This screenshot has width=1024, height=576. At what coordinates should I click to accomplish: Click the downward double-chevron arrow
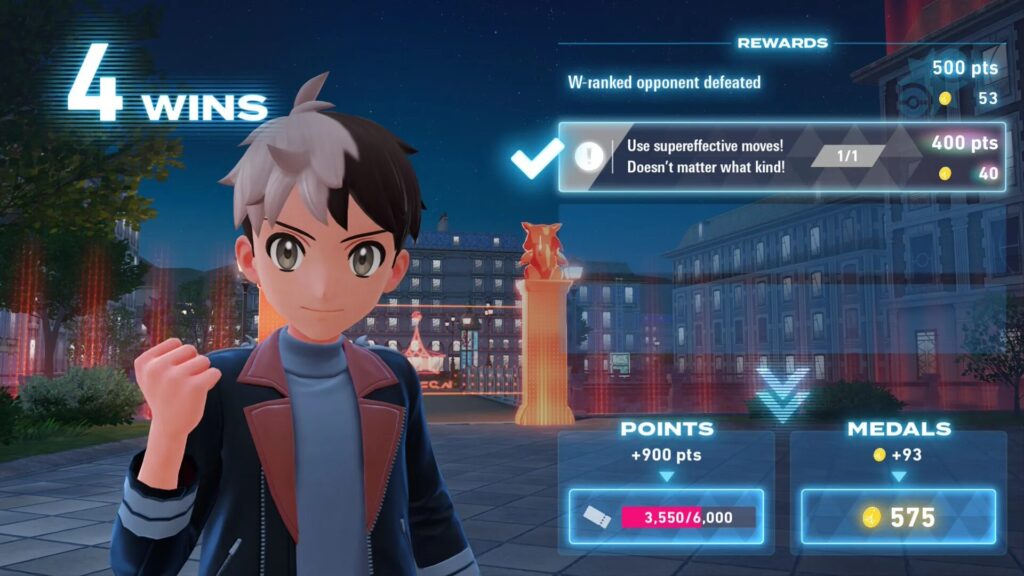pos(781,391)
